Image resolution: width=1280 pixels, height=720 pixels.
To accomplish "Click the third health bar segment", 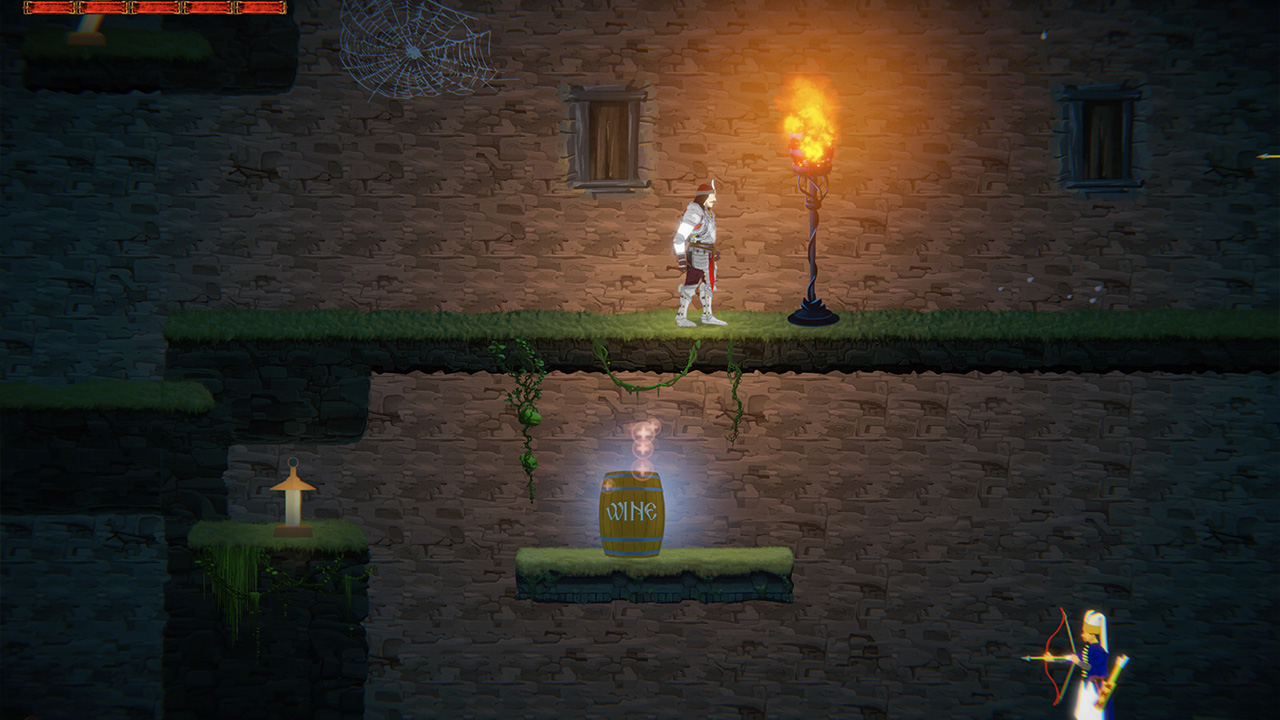I will click(x=157, y=8).
